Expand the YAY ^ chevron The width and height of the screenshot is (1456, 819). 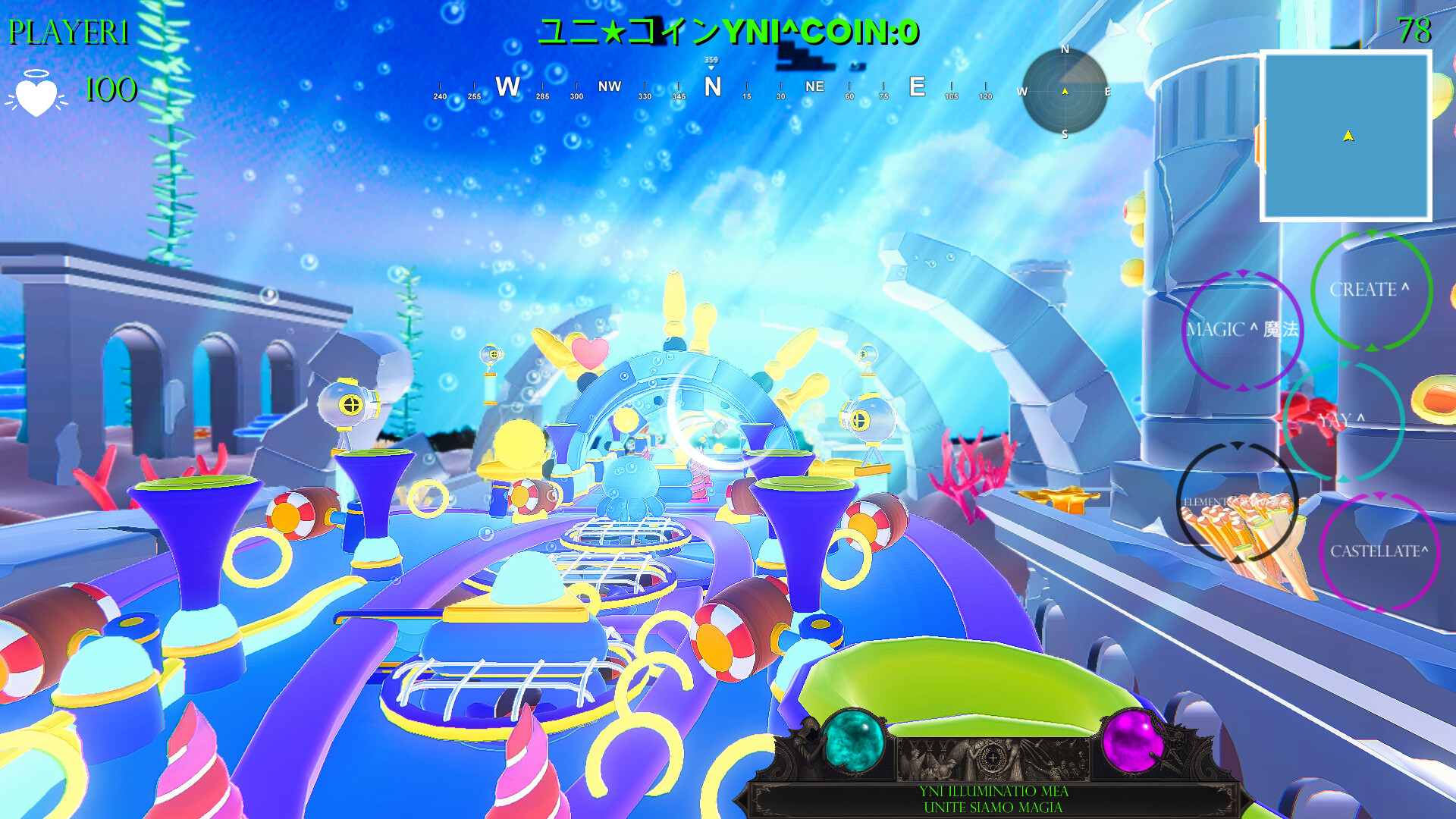pos(1358,416)
